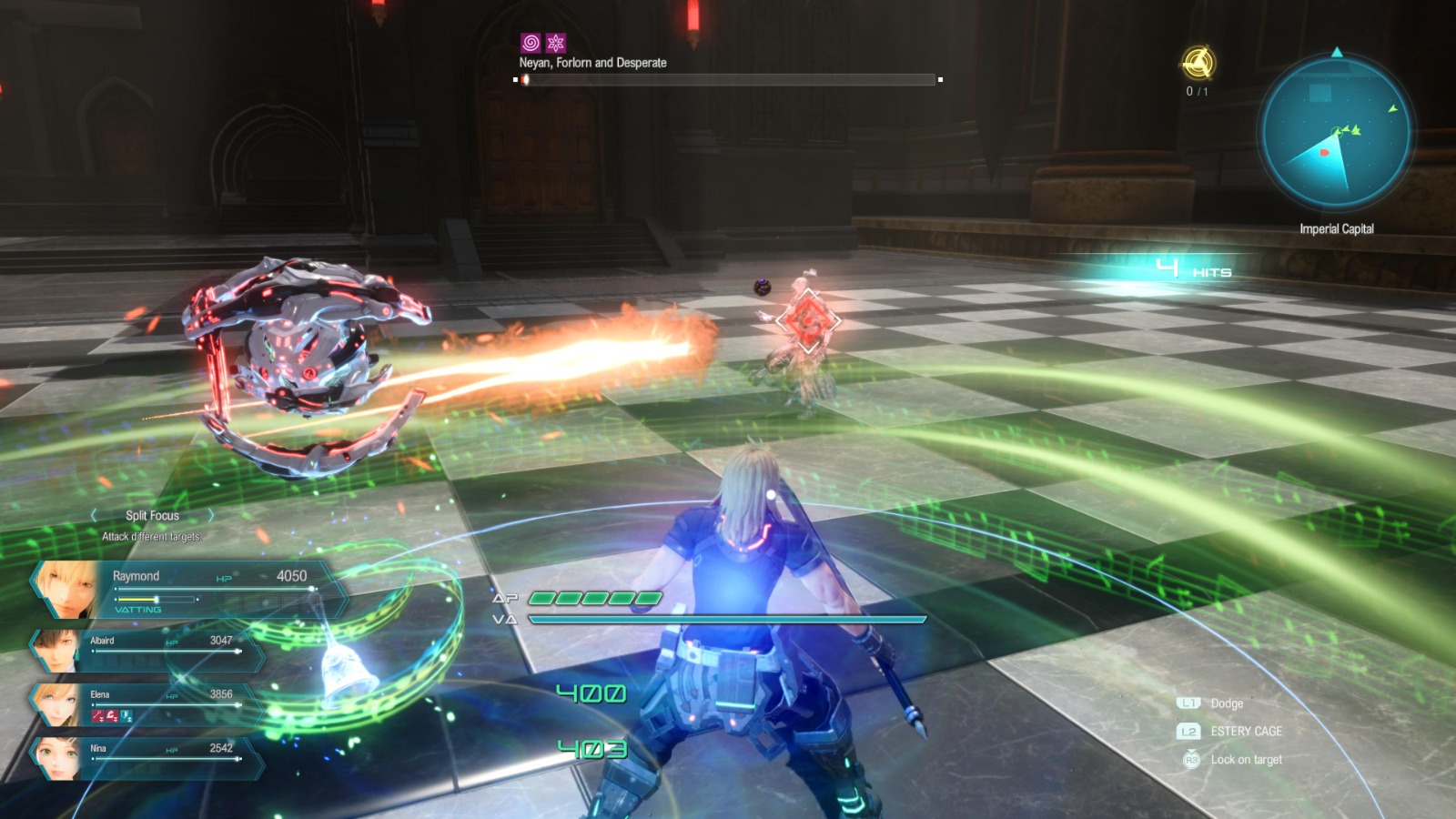Select Elena's second red debuff icon
1456x819 pixels.
(114, 715)
